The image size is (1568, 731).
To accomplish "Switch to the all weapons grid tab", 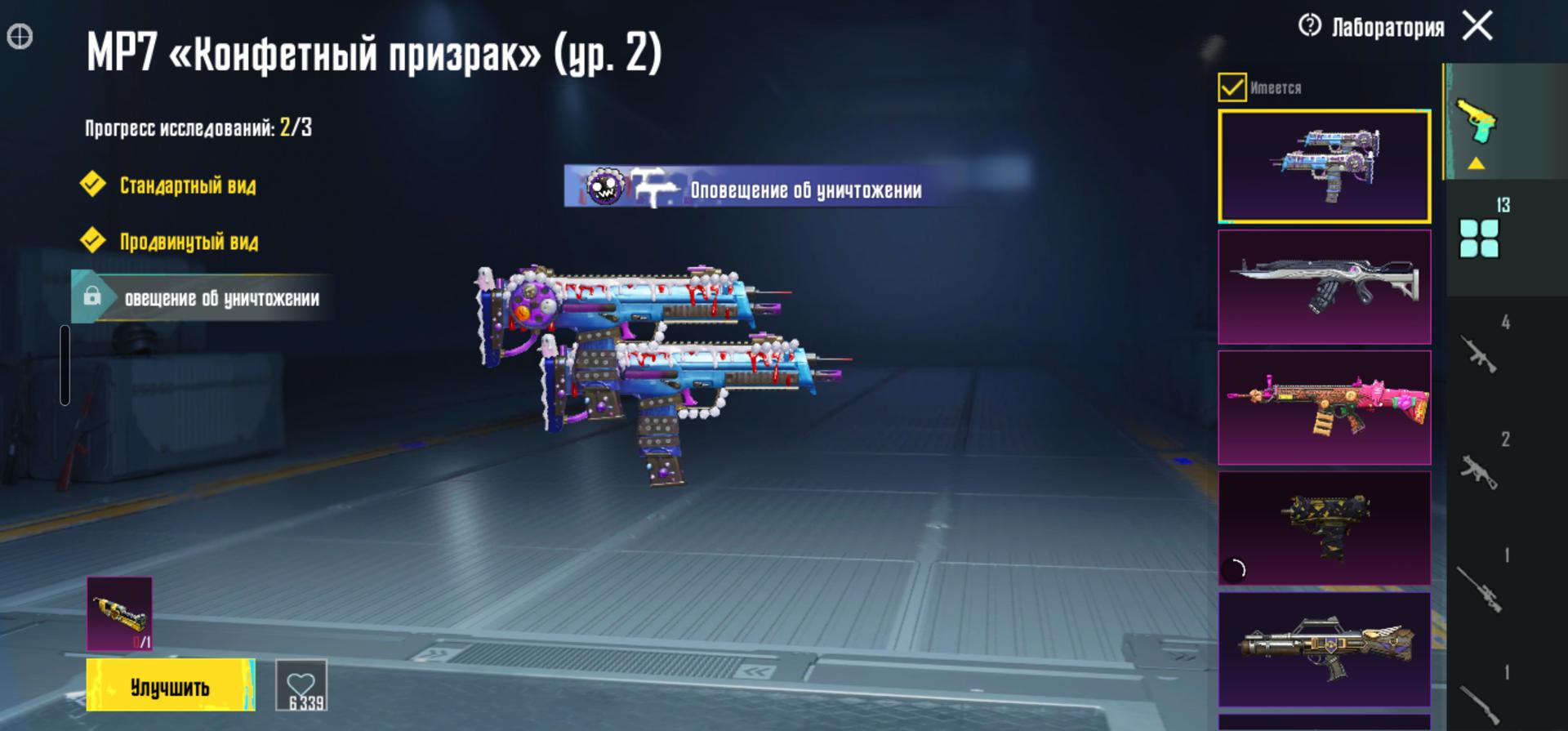I will [1480, 237].
